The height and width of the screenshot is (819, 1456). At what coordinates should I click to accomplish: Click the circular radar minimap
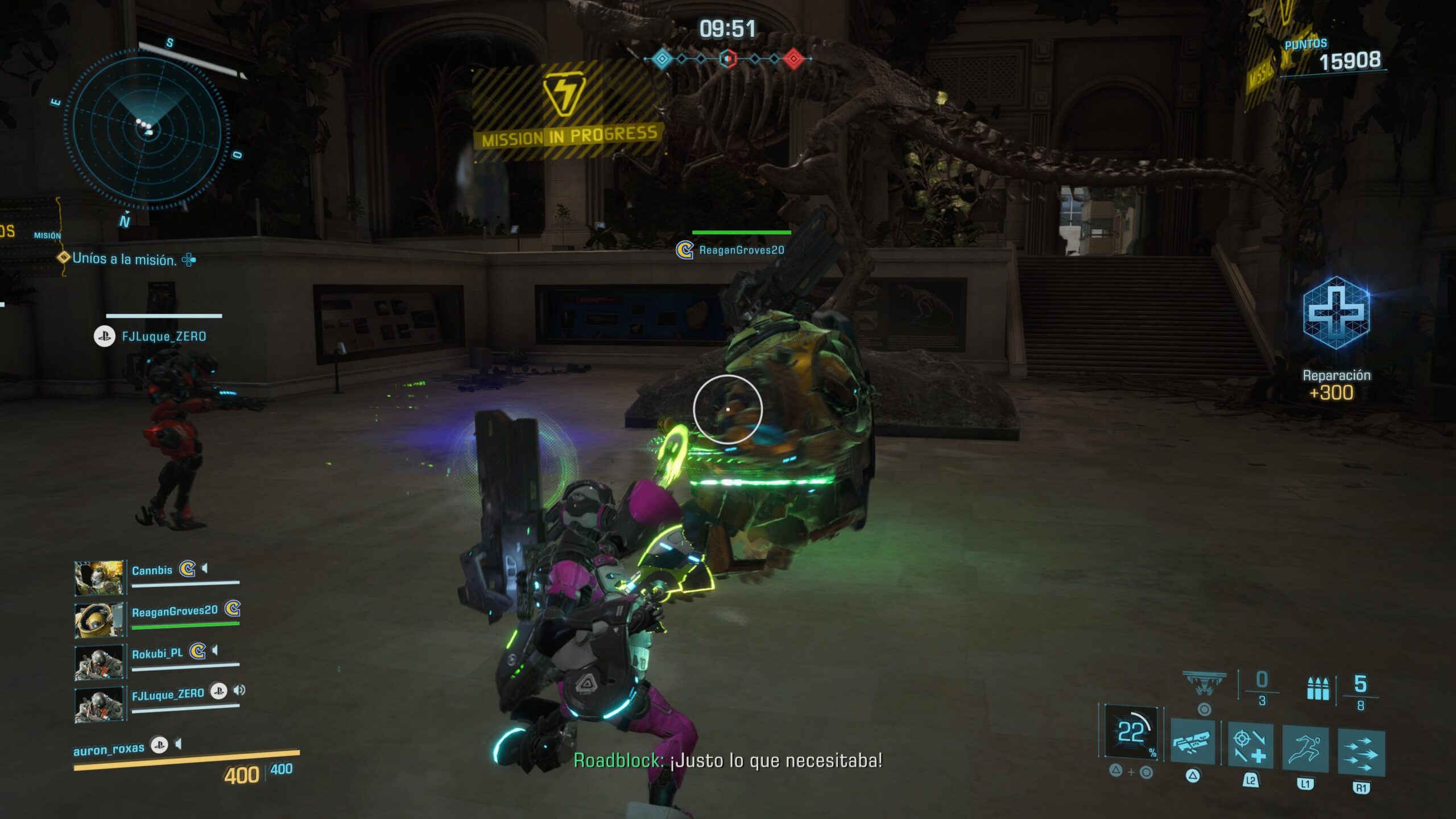click(147, 131)
